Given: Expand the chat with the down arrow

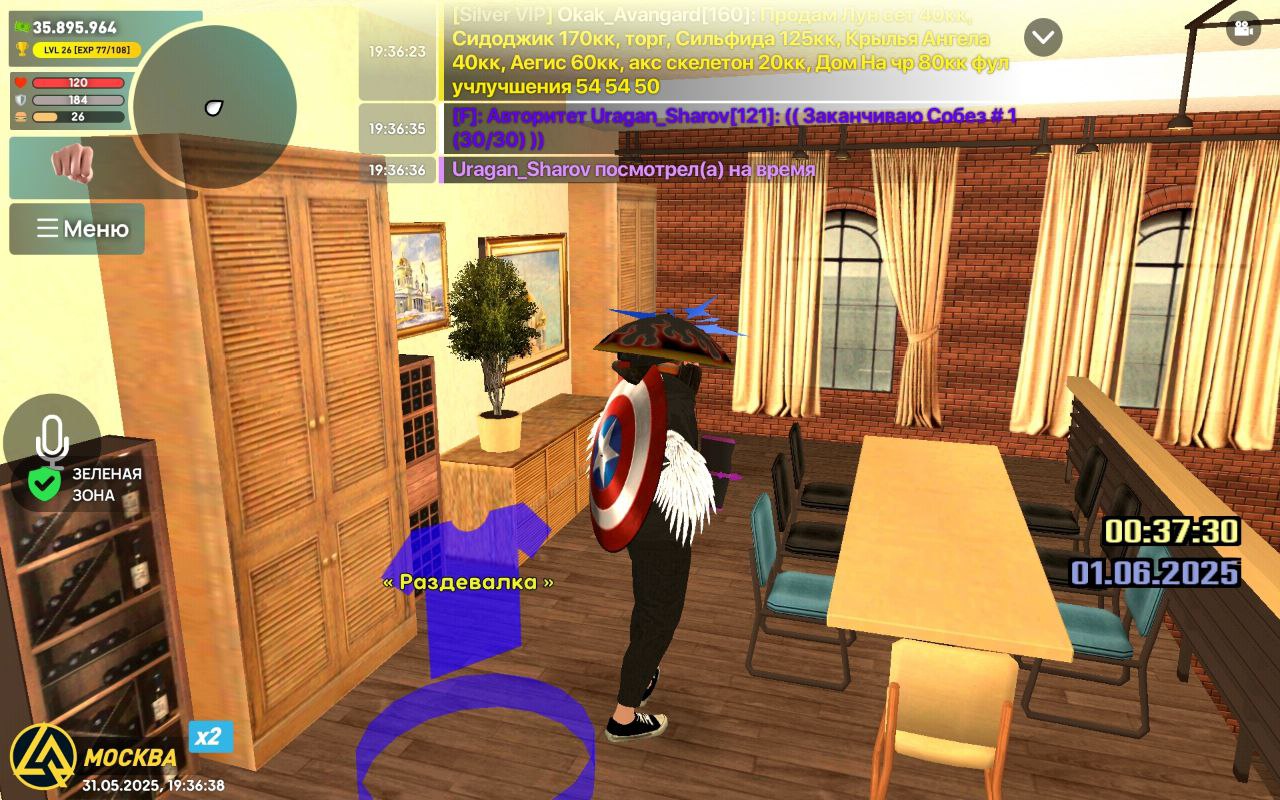Looking at the screenshot, I should [x=1043, y=38].
